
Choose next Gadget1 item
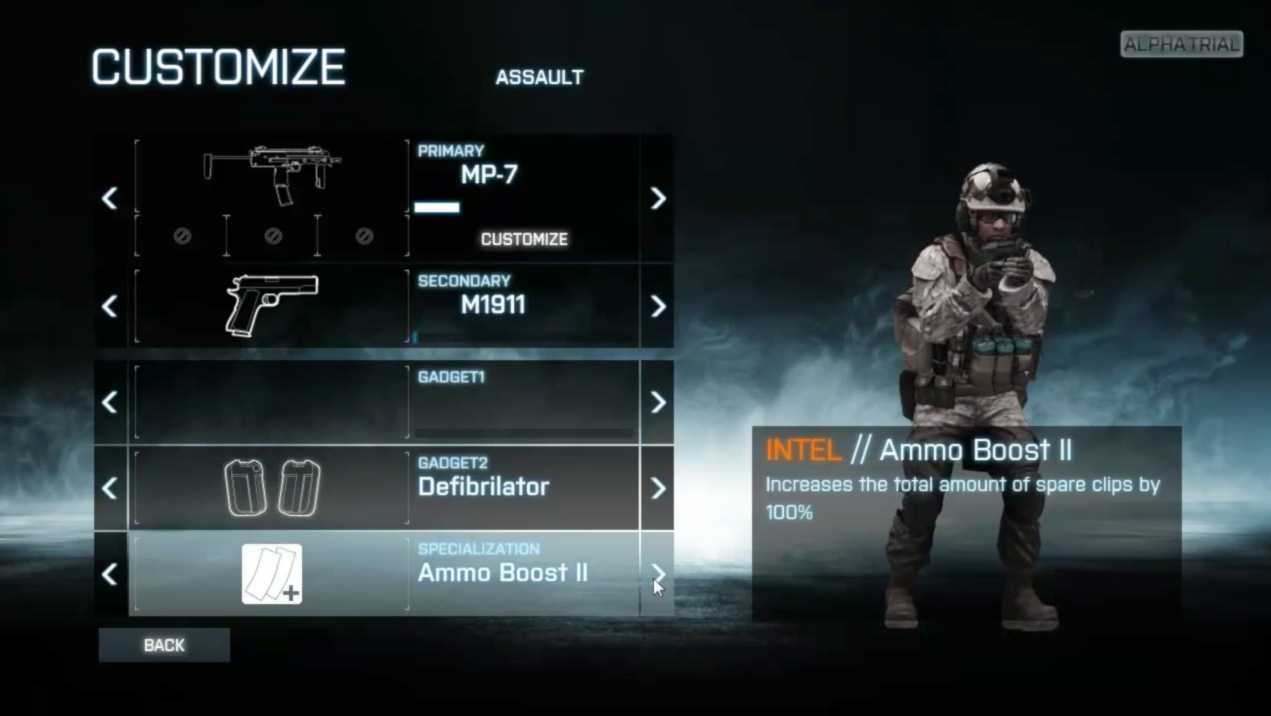coord(657,402)
